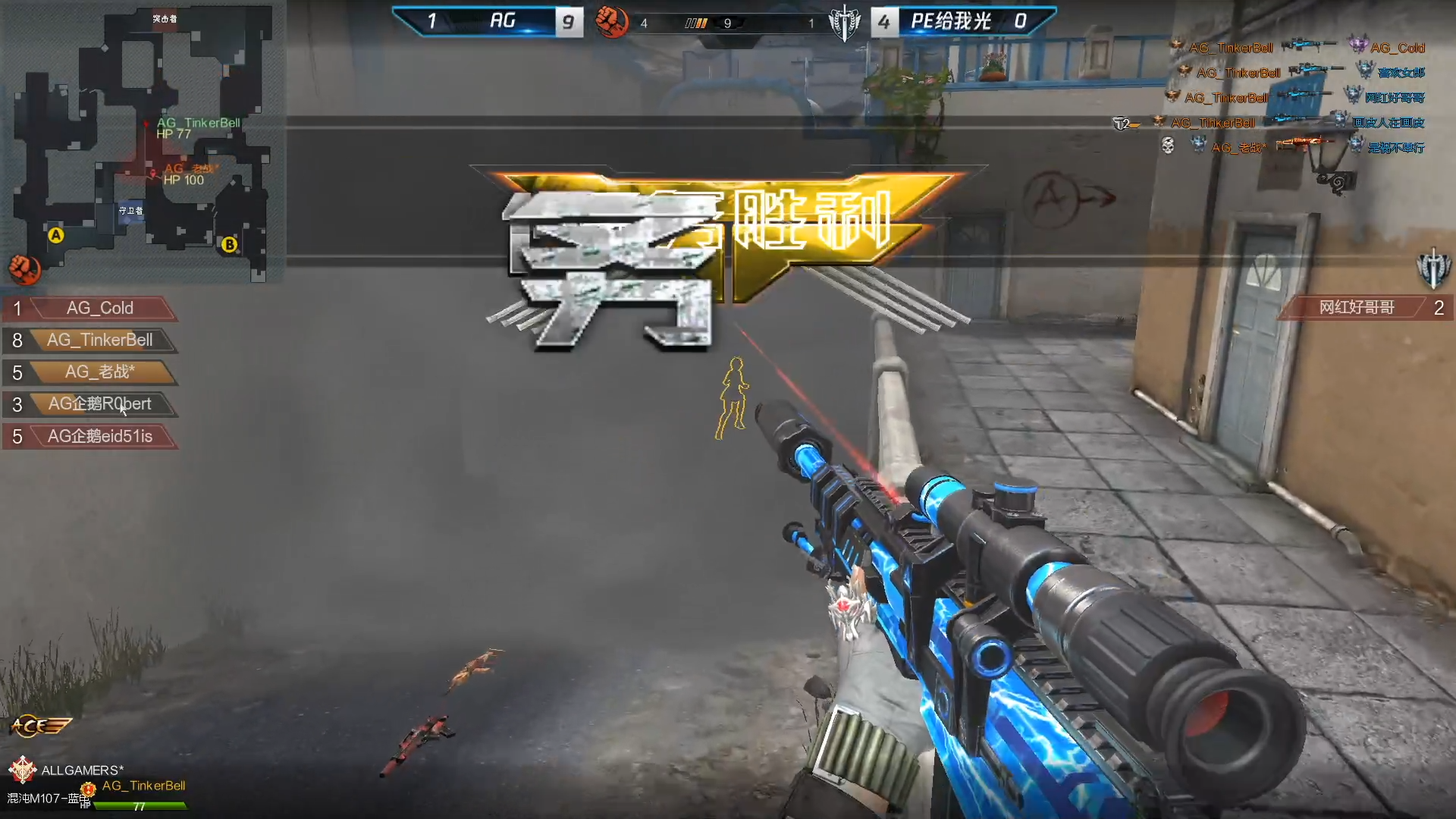This screenshot has height=819, width=1456.
Task: Click the minimap's B bombsite marker
Action: pyautogui.click(x=229, y=244)
